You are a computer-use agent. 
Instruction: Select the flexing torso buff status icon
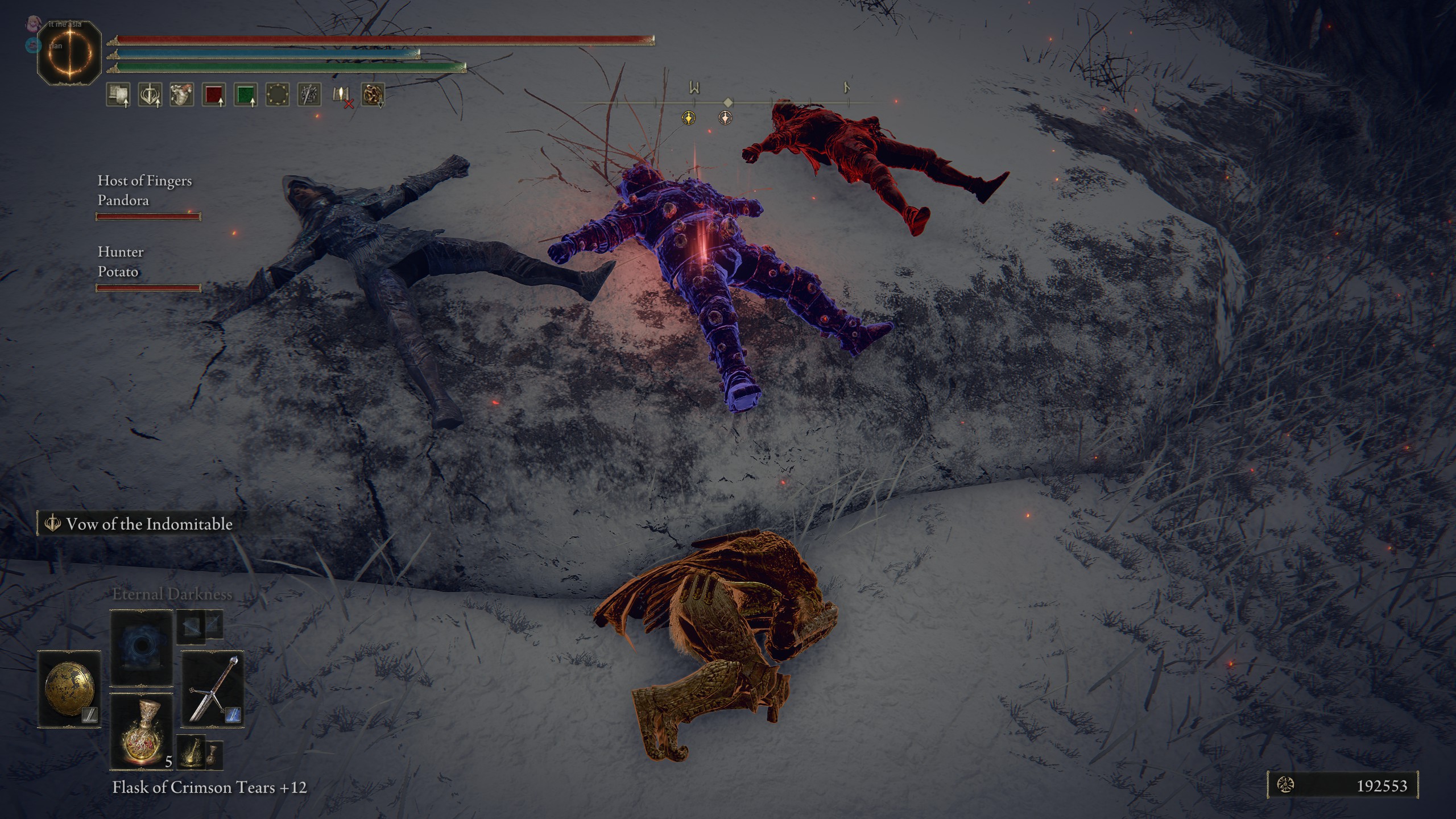point(181,95)
